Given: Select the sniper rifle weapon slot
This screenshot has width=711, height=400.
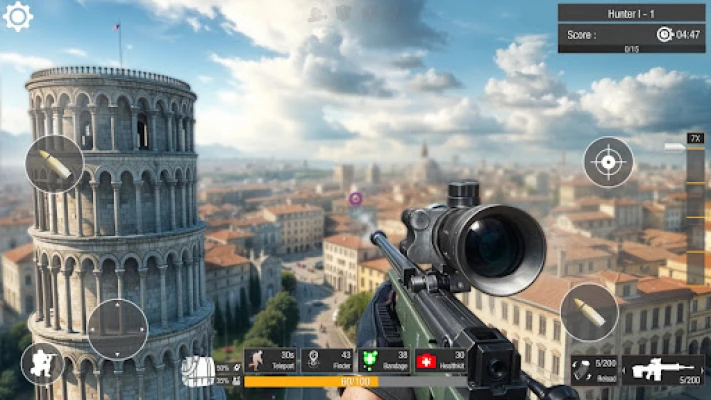Looking at the screenshot, I should point(663,370).
